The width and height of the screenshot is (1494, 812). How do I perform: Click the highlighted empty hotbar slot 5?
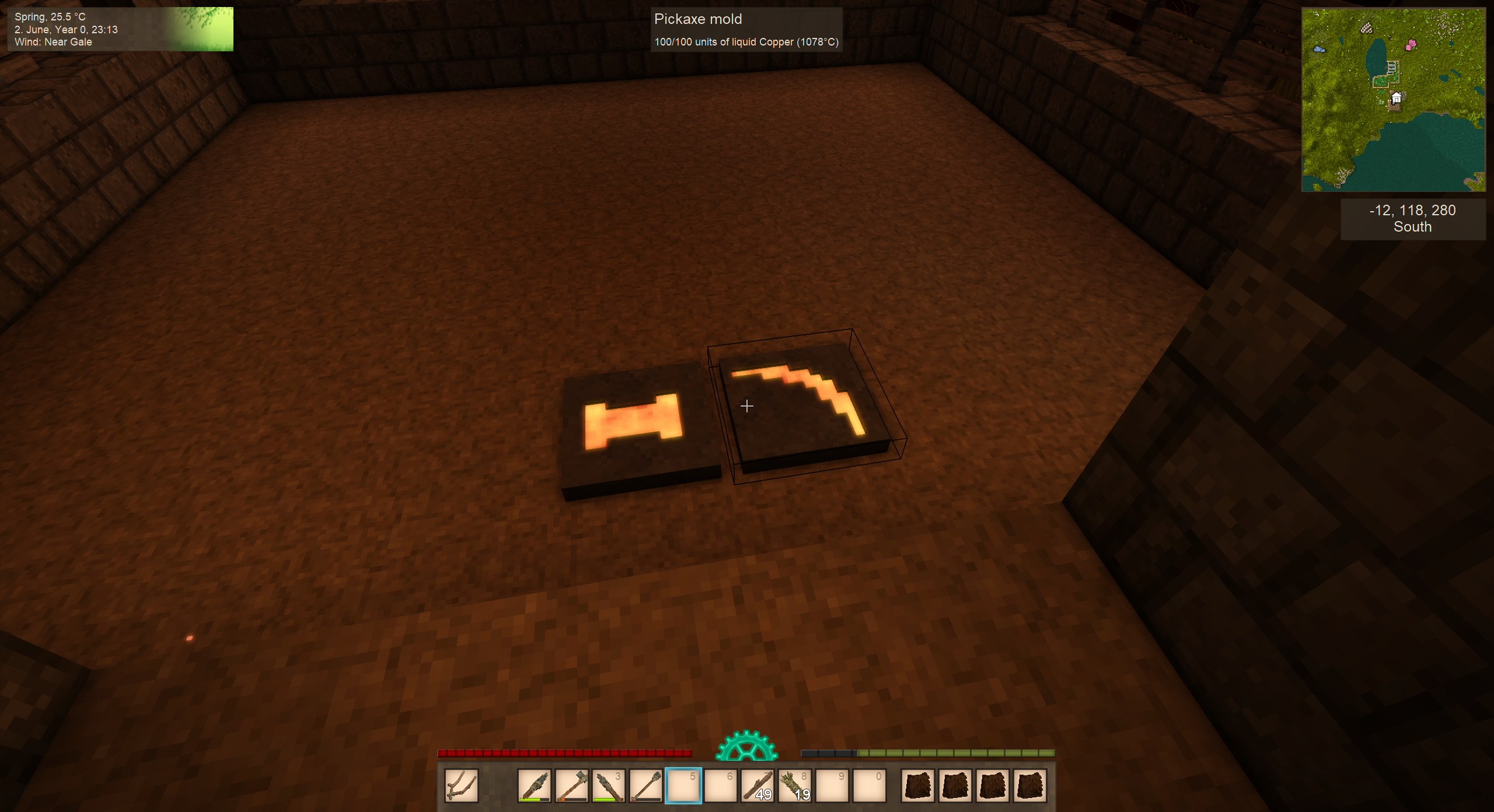(683, 785)
